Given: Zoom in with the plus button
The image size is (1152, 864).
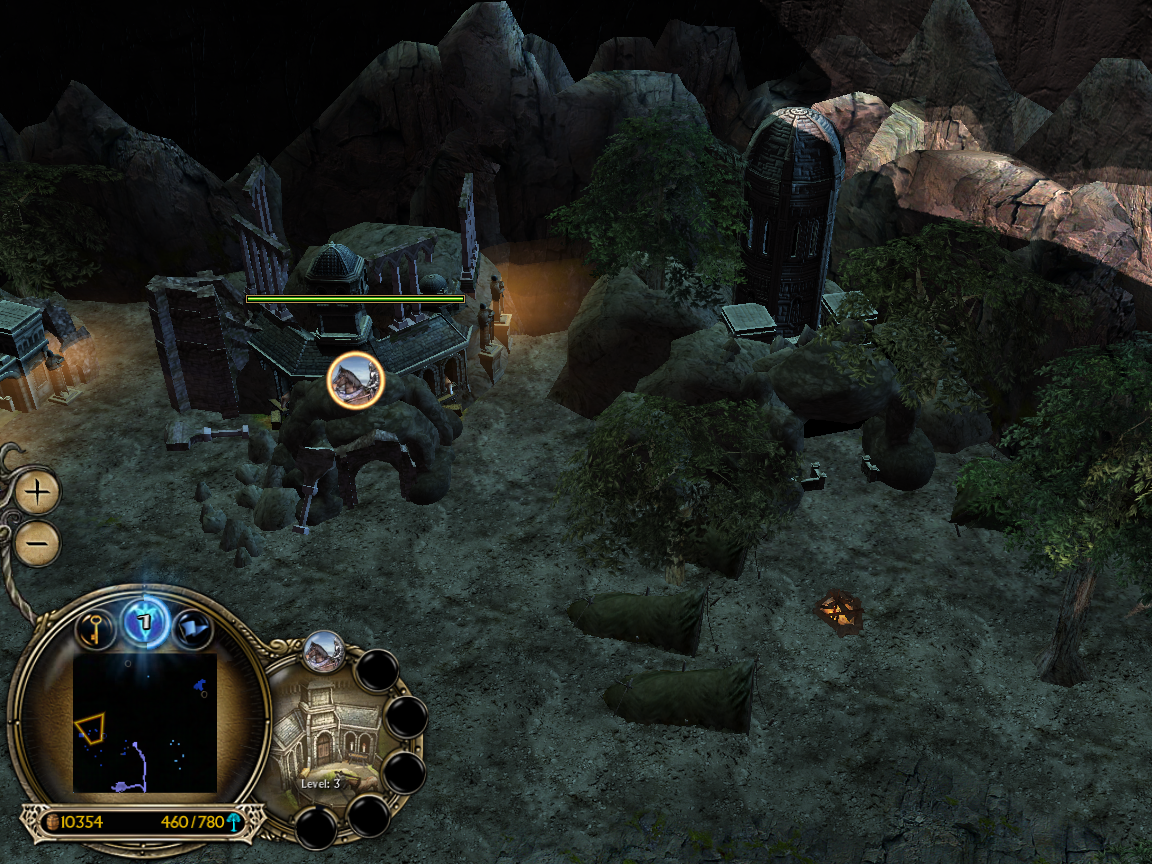Looking at the screenshot, I should click(38, 492).
